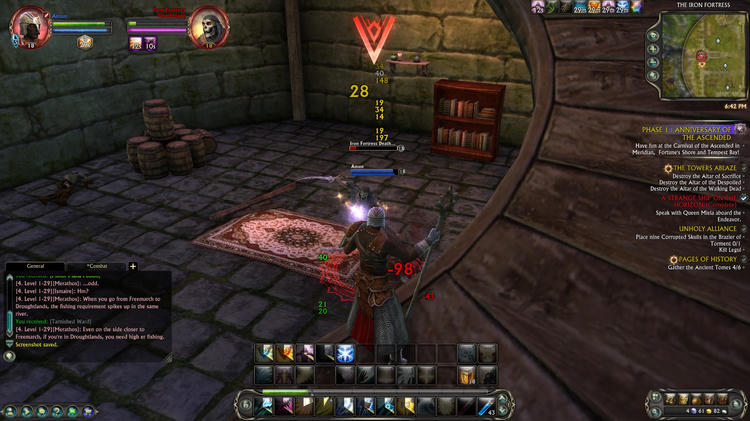Open the first round menu button bottom-left
The height and width of the screenshot is (421, 750).
[x=9, y=410]
